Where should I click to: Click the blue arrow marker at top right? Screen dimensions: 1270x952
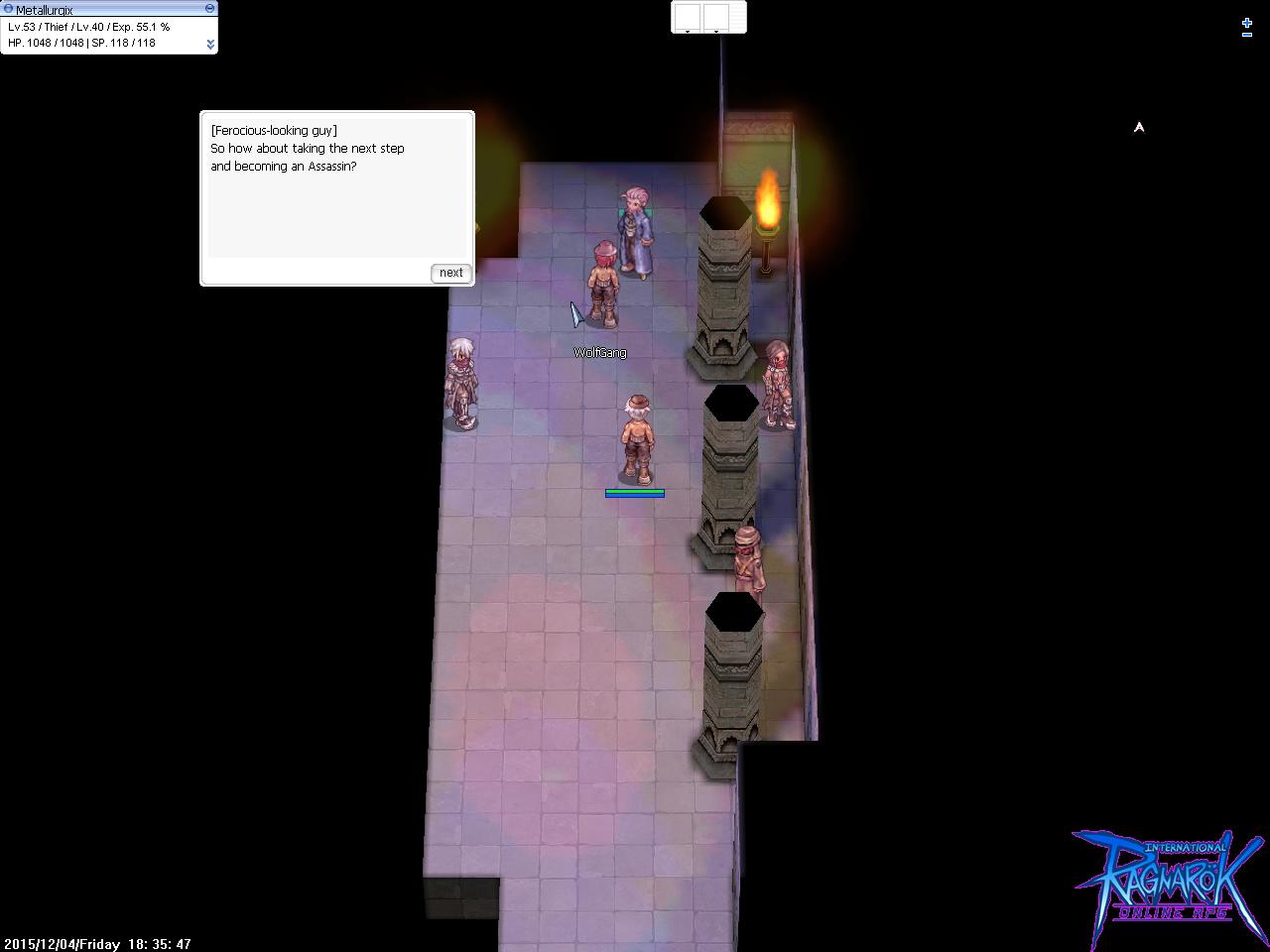point(1139,127)
